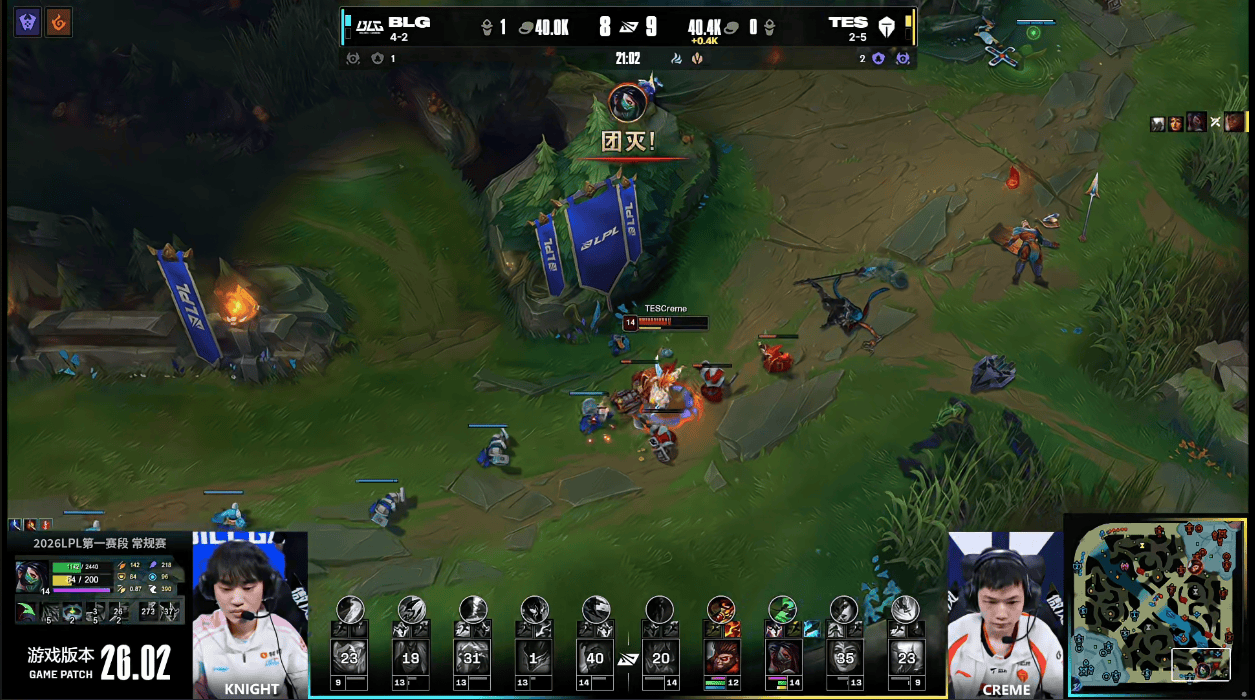Image resolution: width=1255 pixels, height=700 pixels.
Task: Click Wukong's round ultimate icon above his portrait
Action: point(721,609)
